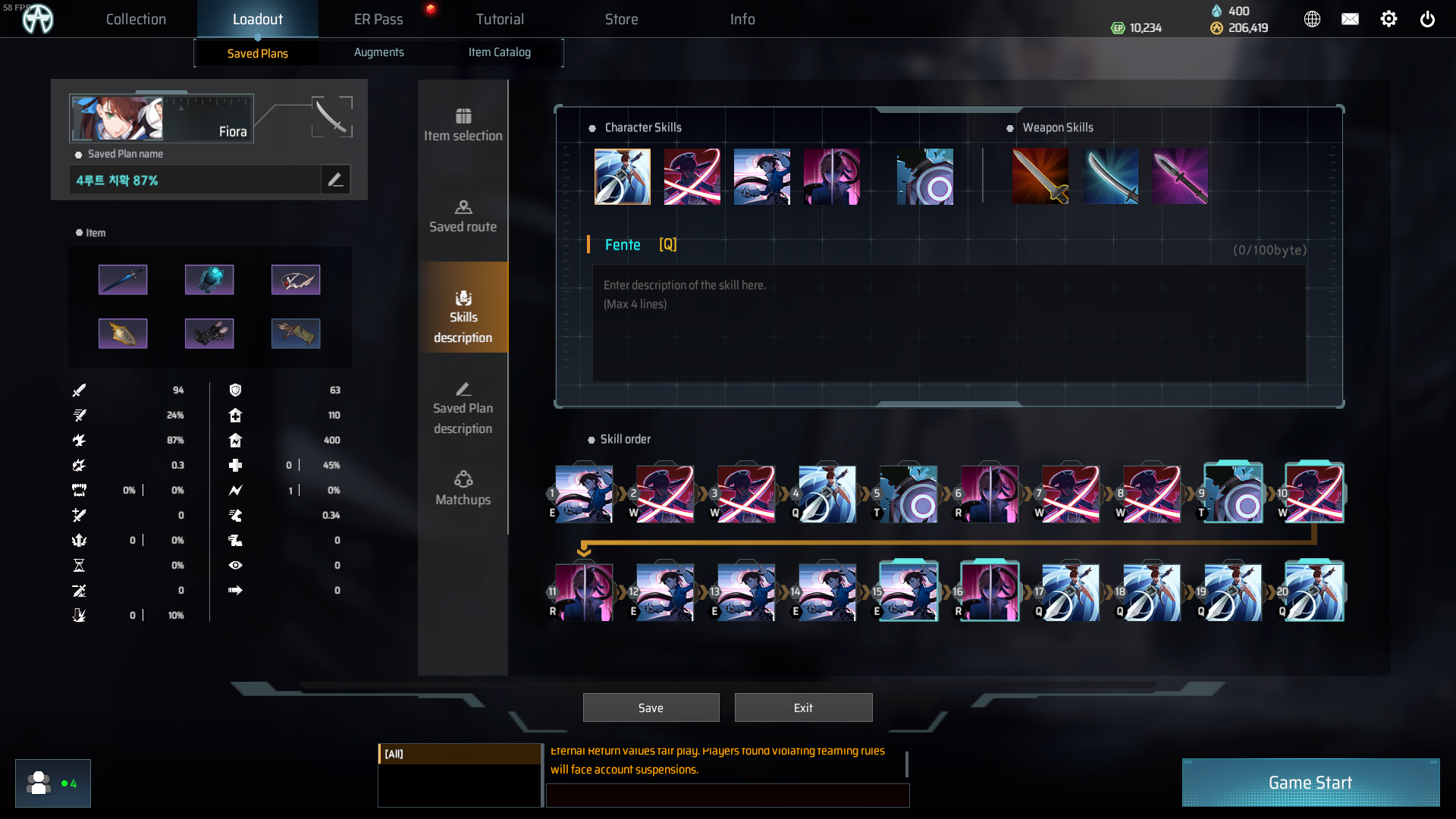Open the settings gear icon
1456x819 pixels.
click(1389, 19)
